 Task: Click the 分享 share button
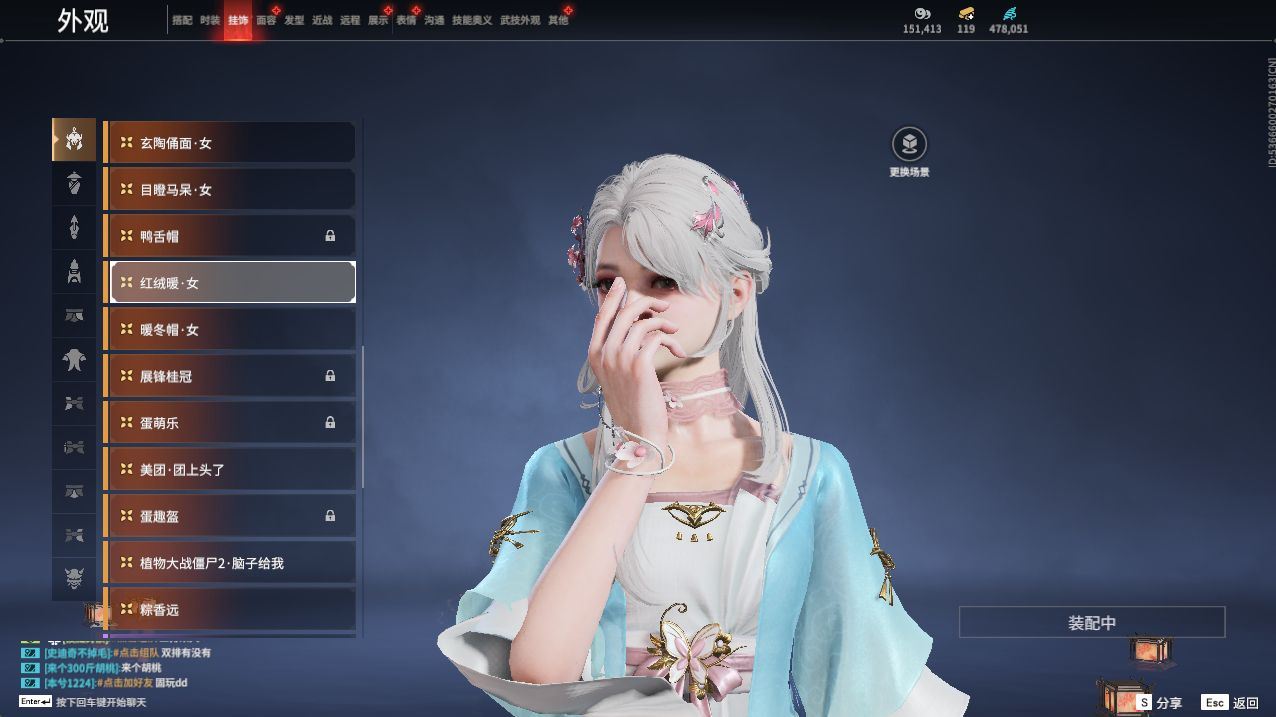pyautogui.click(x=1159, y=703)
